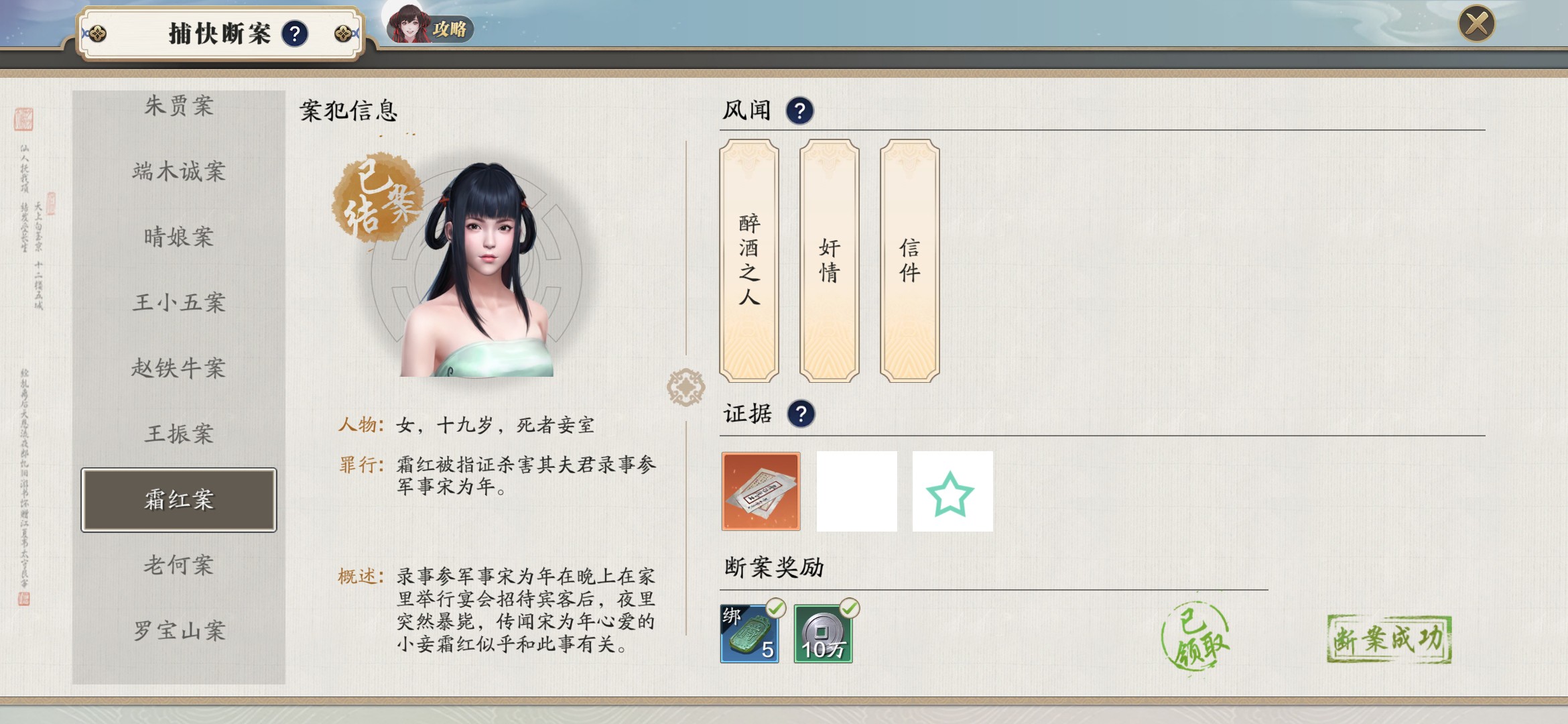The width and height of the screenshot is (1568, 724).
Task: Open the 攻略 strategy guide
Action: pos(431,27)
